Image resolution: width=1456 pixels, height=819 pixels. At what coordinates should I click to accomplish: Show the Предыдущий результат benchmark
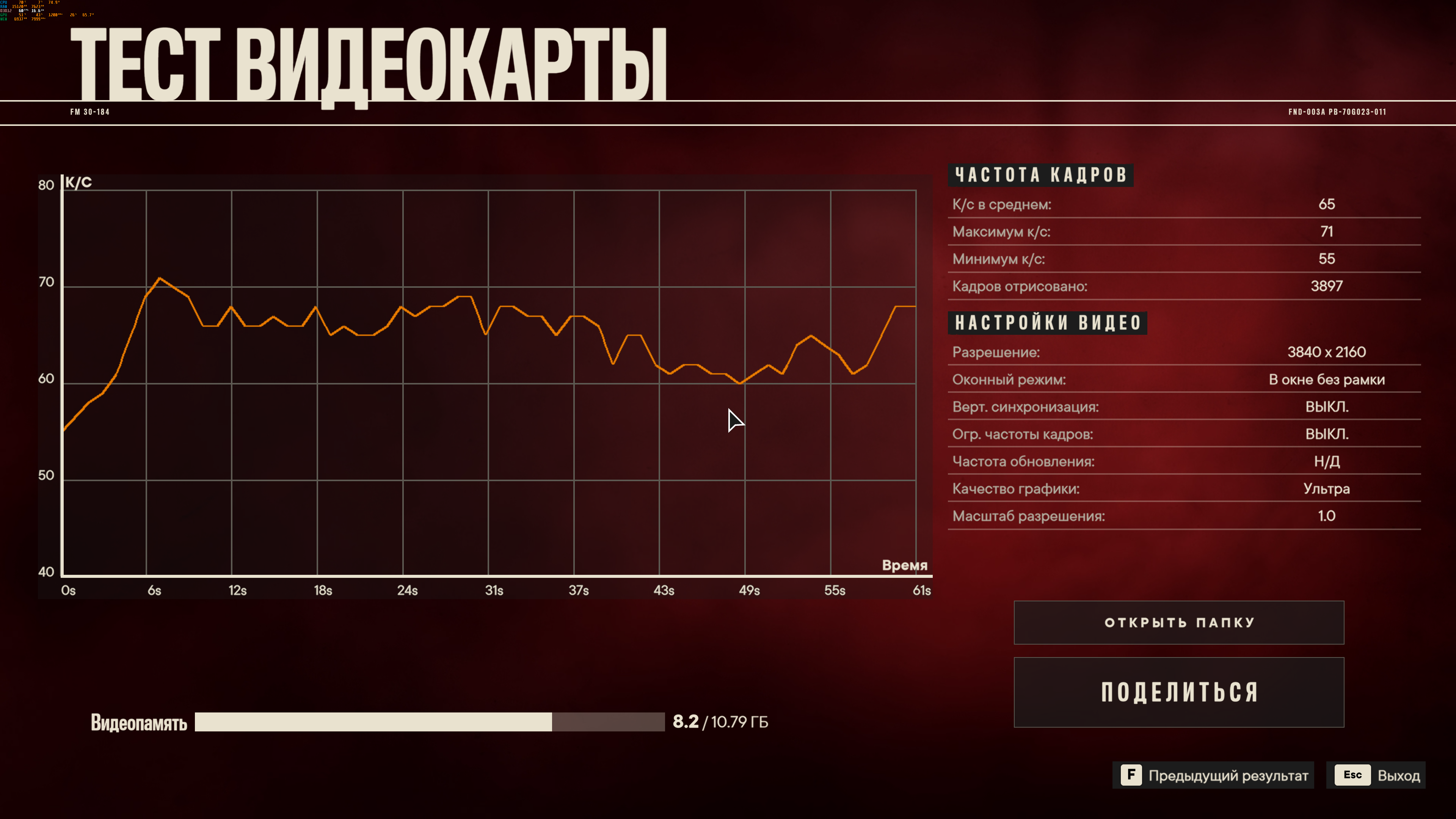[x=1214, y=775]
